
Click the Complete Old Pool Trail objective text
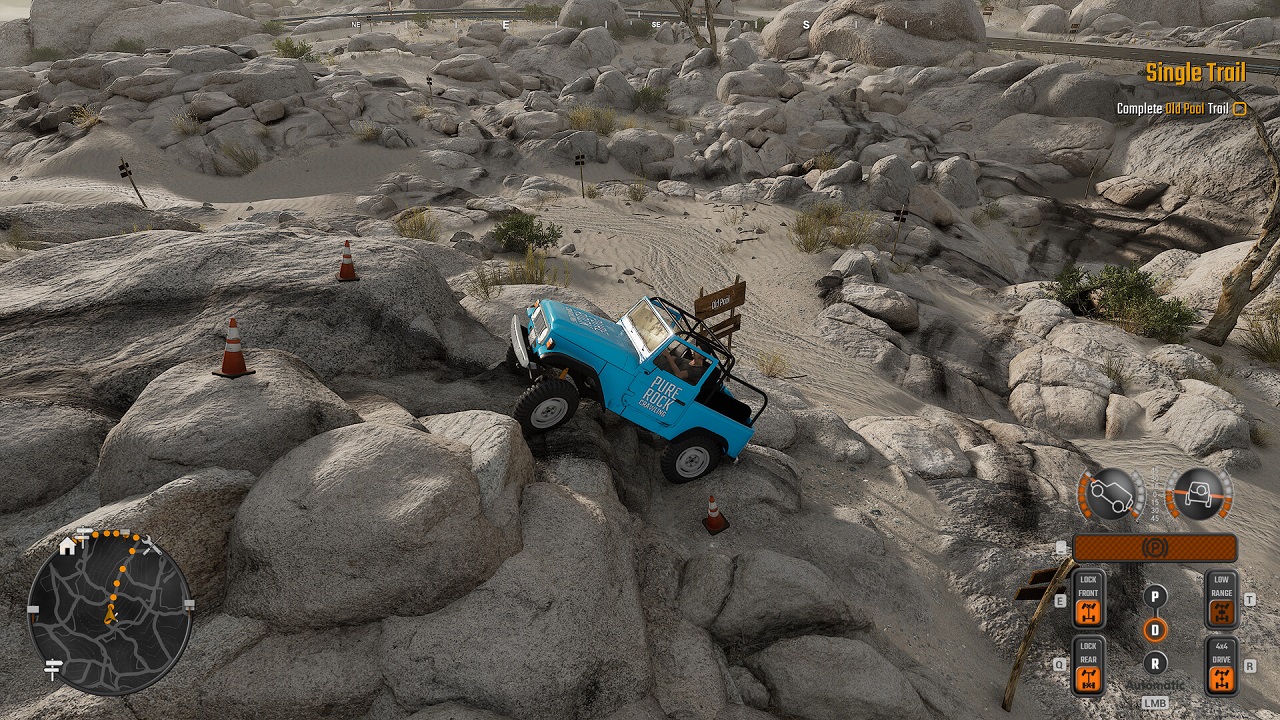tap(1173, 110)
